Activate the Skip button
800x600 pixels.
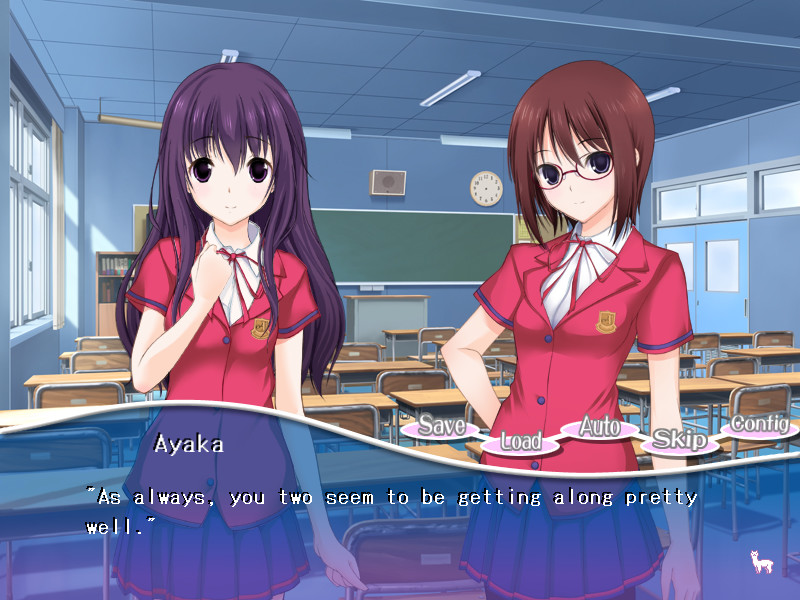(x=680, y=440)
